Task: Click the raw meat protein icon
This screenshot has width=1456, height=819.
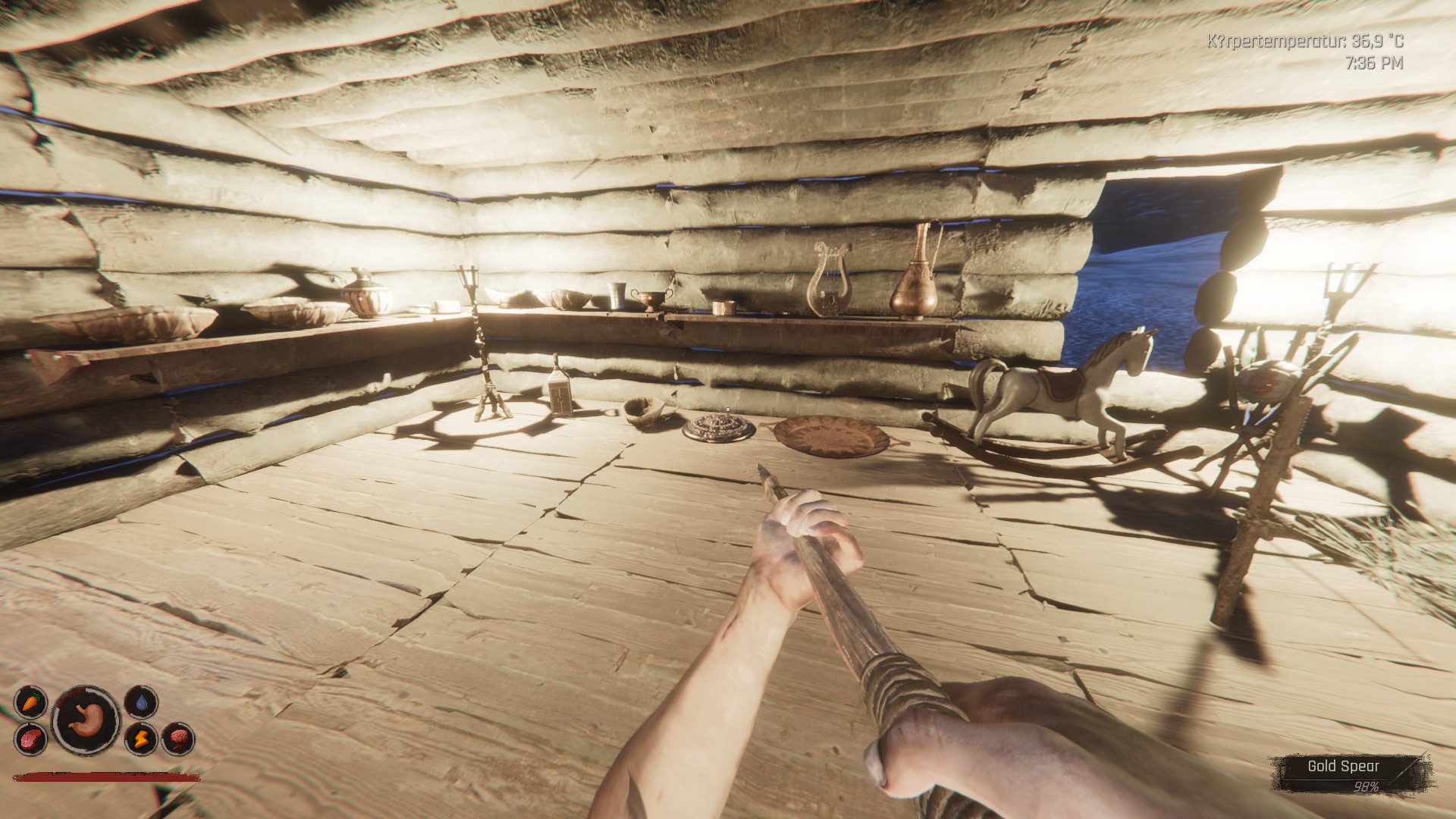Action: click(x=30, y=739)
